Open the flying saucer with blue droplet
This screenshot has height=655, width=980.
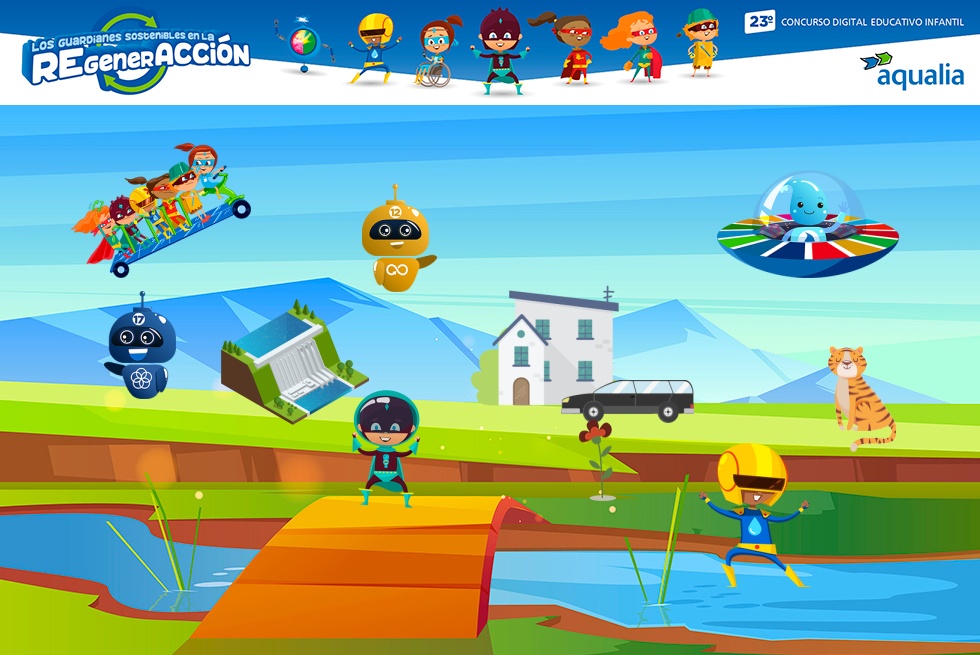click(808, 226)
